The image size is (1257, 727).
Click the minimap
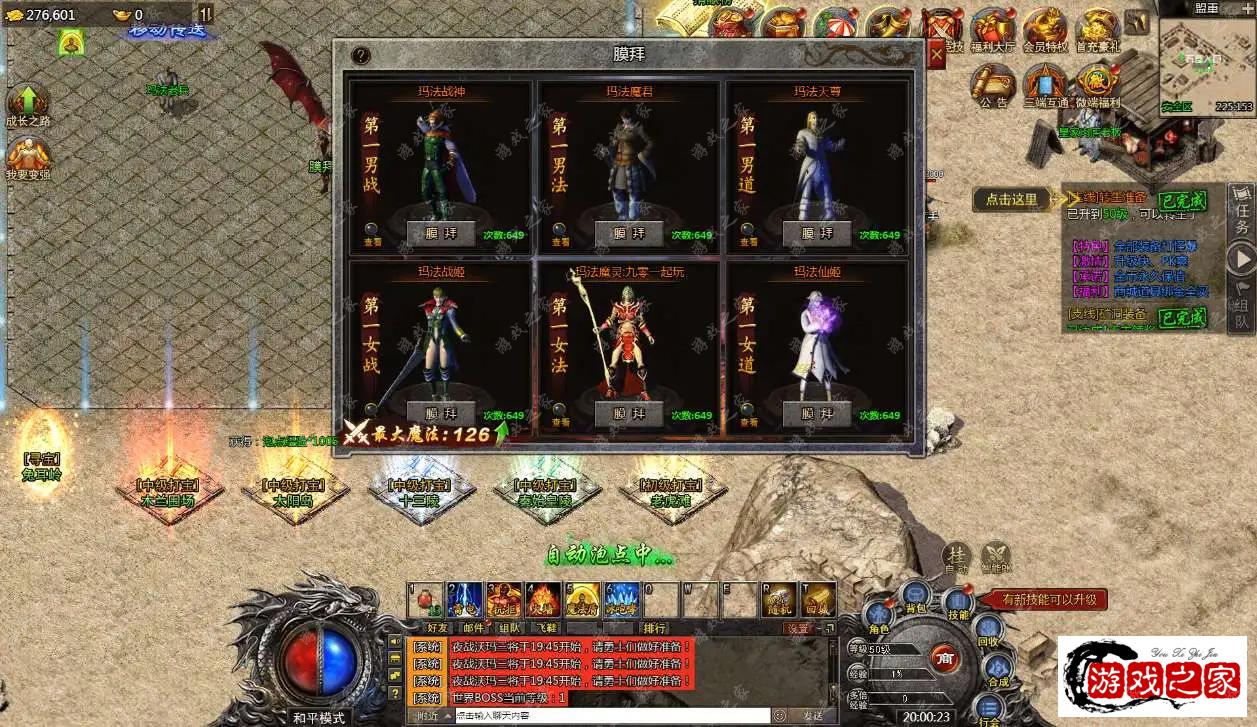click(1205, 58)
